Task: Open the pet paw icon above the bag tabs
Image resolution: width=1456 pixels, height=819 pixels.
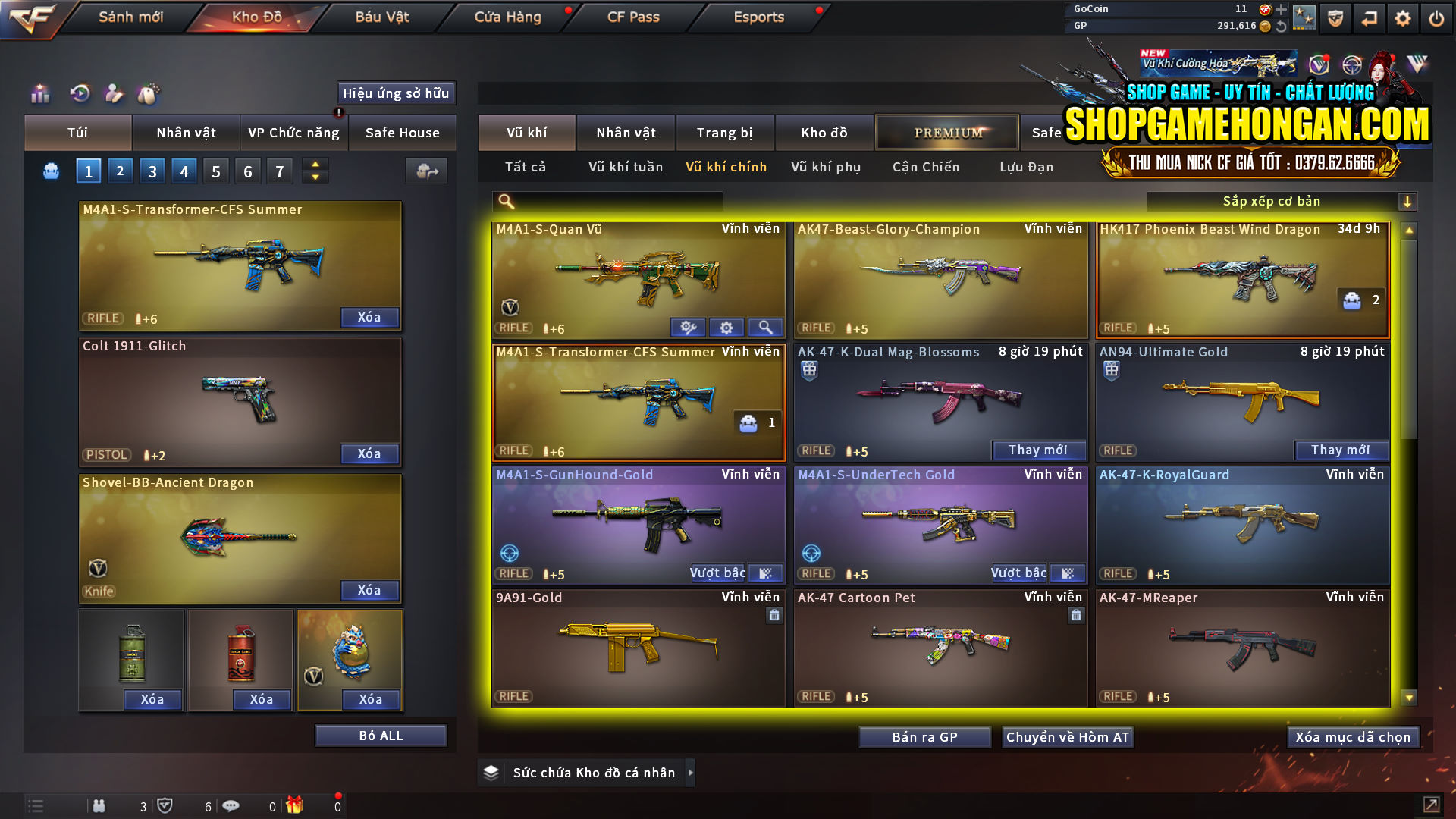Action: 150,94
